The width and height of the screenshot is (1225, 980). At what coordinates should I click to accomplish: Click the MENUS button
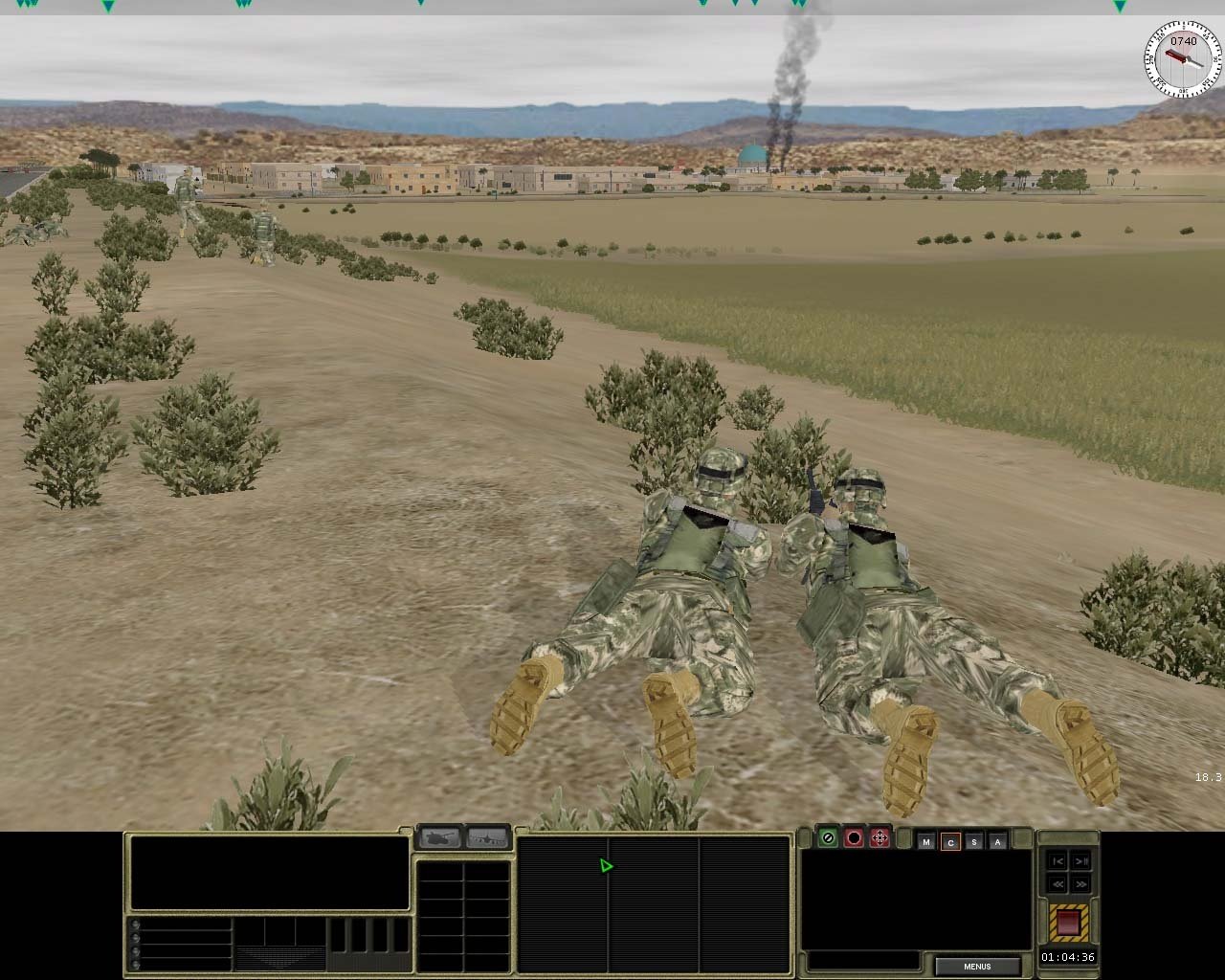click(x=975, y=967)
